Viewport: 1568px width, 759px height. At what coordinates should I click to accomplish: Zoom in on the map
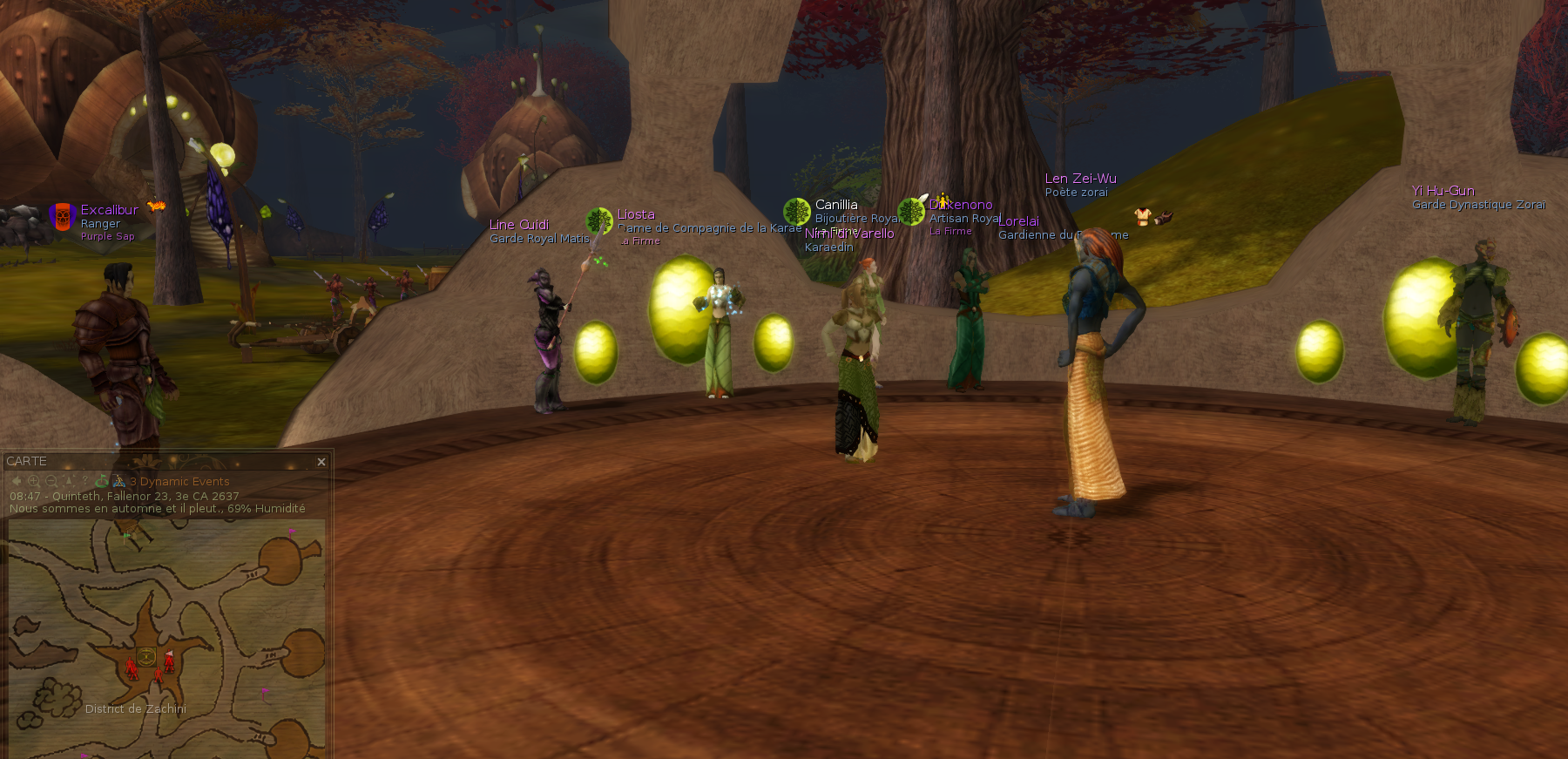(x=34, y=481)
